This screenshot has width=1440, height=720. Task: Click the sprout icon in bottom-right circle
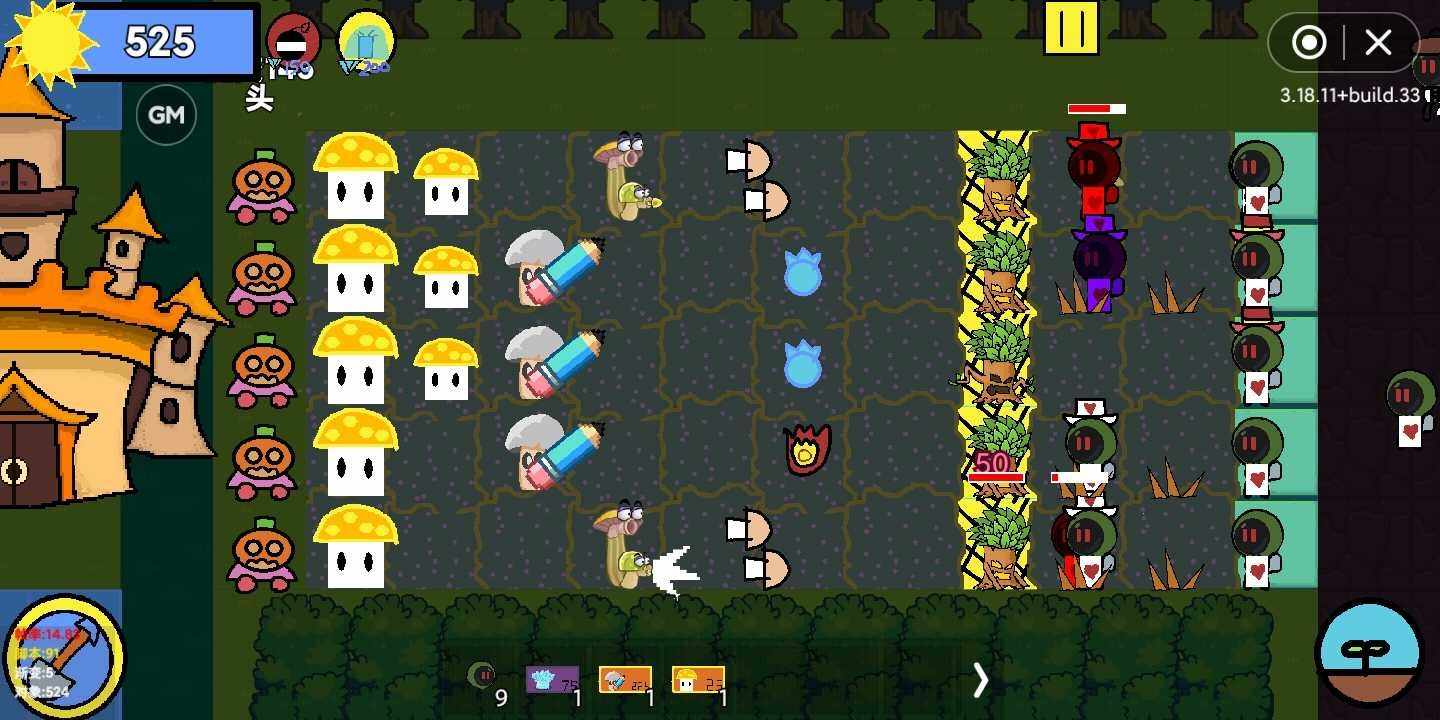[x=1370, y=650]
